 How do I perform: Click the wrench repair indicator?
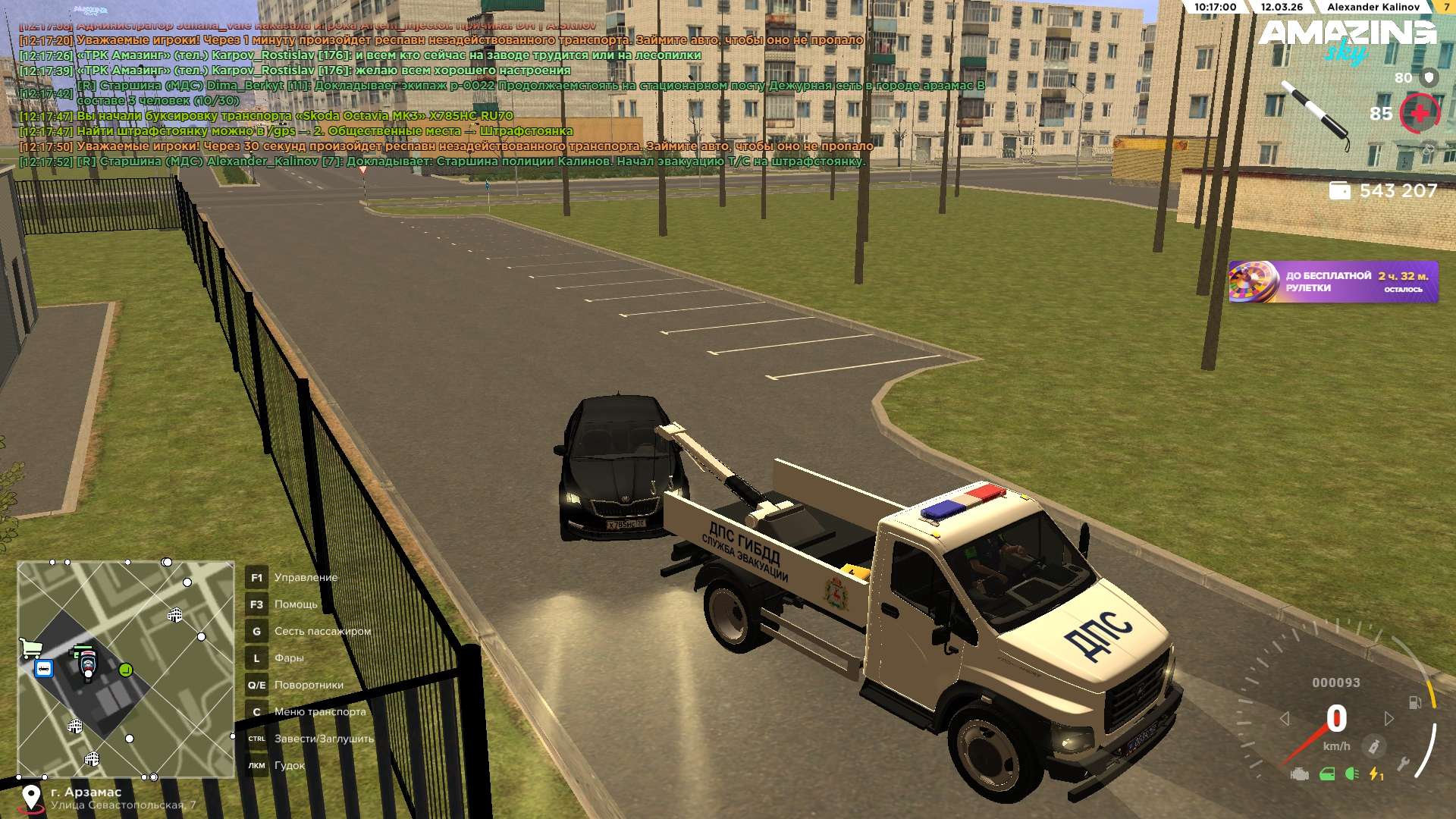coord(1402,764)
